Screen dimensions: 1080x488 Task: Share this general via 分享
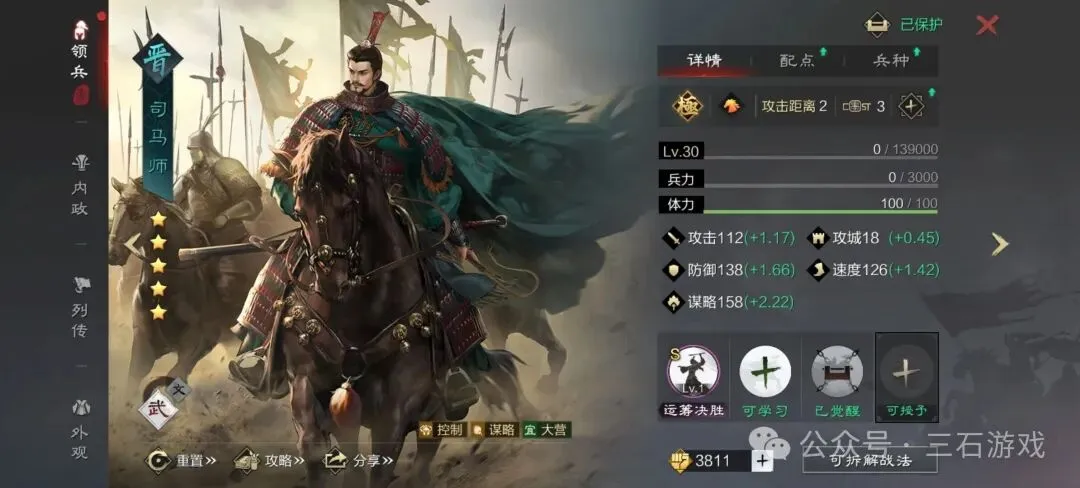coord(358,461)
